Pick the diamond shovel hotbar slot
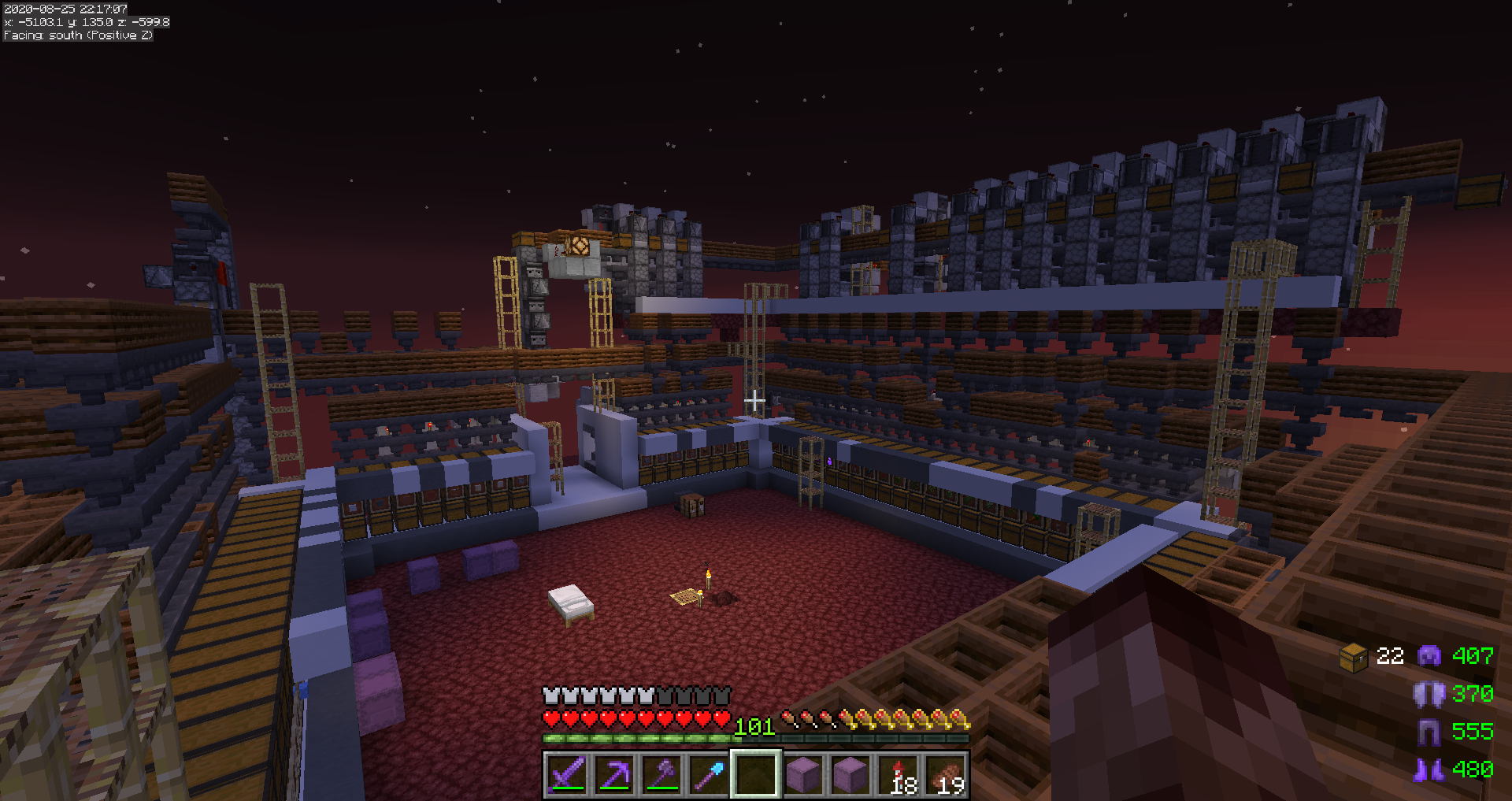Screen dimensions: 1512x801 point(709,775)
